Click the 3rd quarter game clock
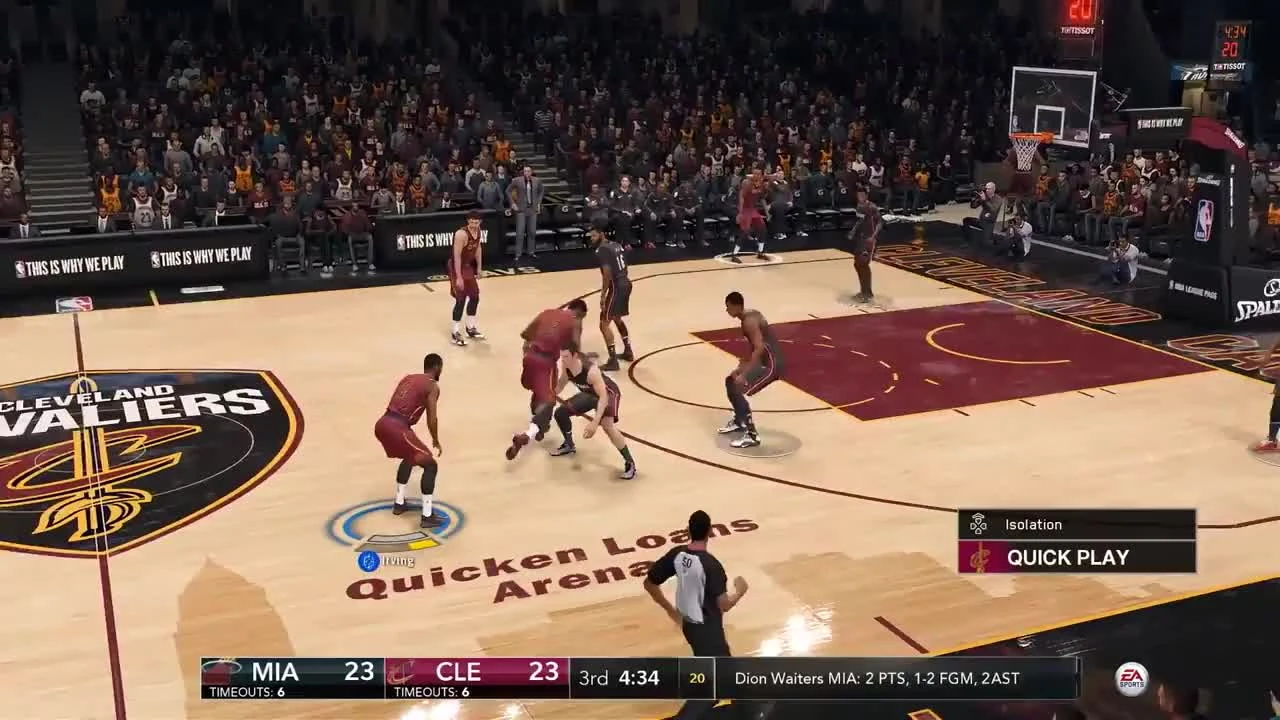 coord(622,677)
